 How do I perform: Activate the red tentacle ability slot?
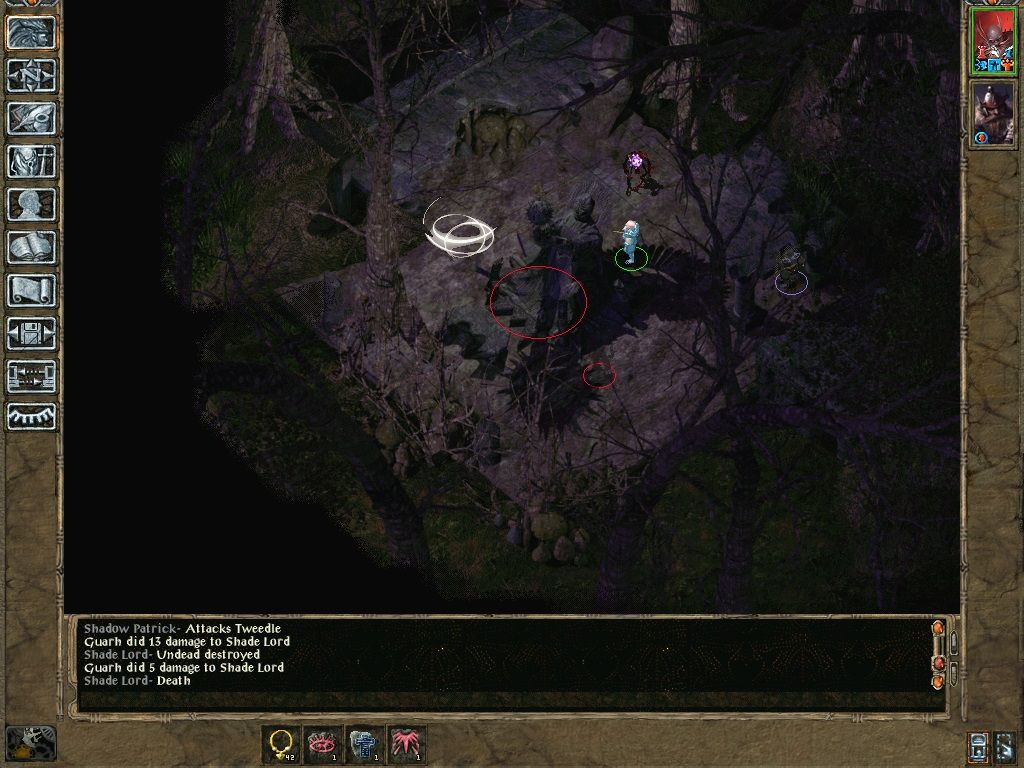pyautogui.click(x=407, y=744)
